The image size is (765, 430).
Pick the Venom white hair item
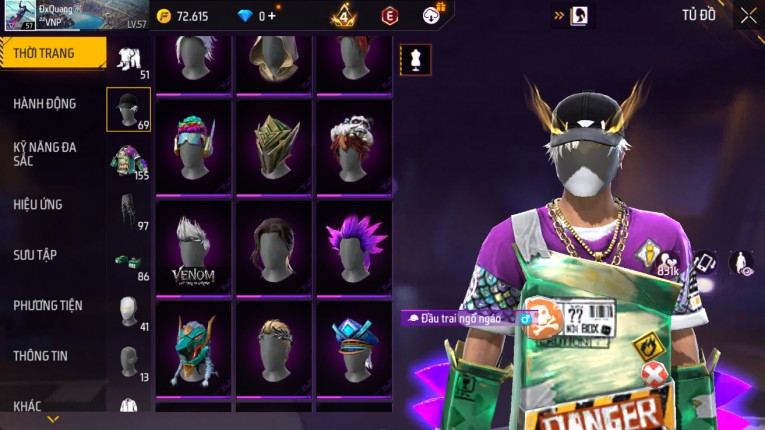coord(194,248)
